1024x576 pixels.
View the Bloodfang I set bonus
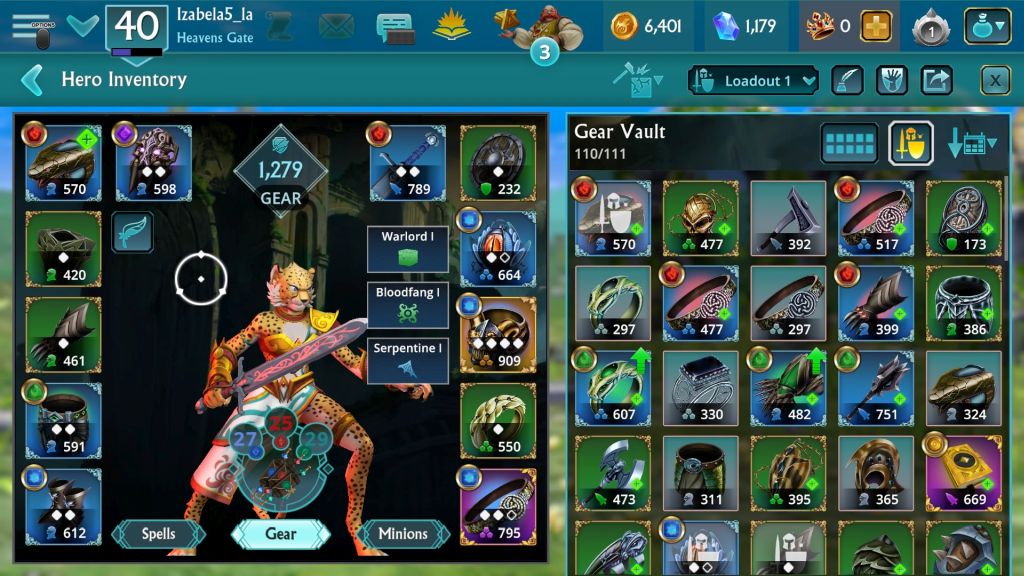pos(406,304)
